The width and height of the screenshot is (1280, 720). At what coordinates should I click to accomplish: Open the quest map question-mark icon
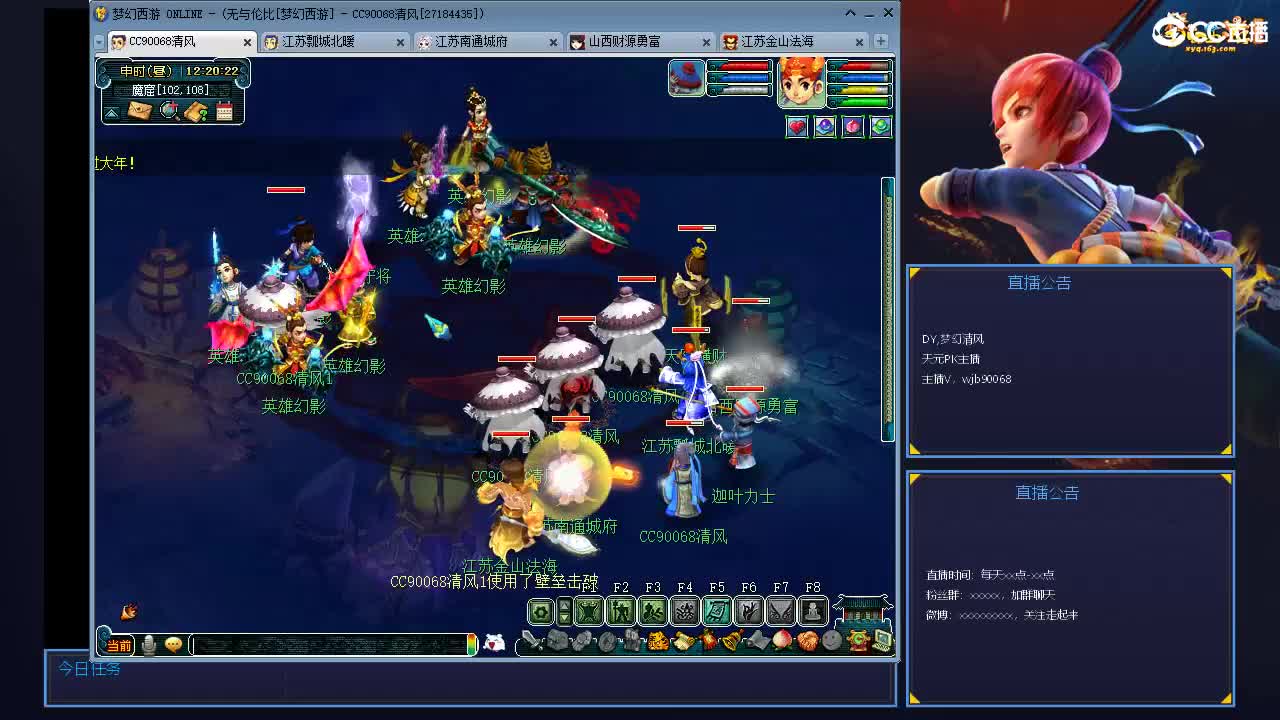(196, 111)
